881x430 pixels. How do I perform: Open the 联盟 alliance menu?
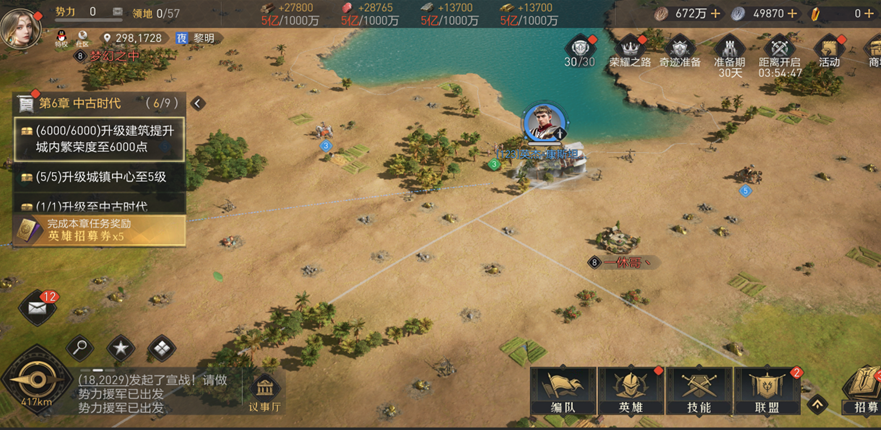(767, 391)
